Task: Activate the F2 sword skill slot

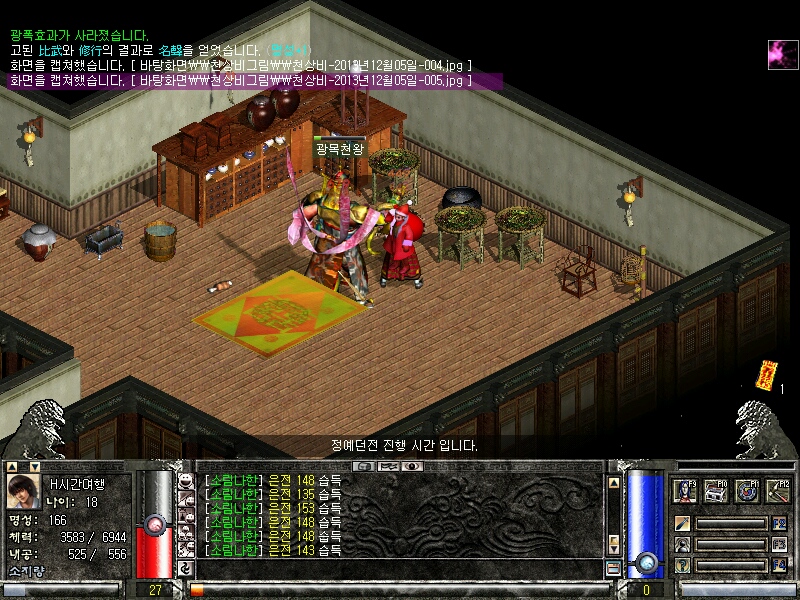Action: tap(682, 523)
